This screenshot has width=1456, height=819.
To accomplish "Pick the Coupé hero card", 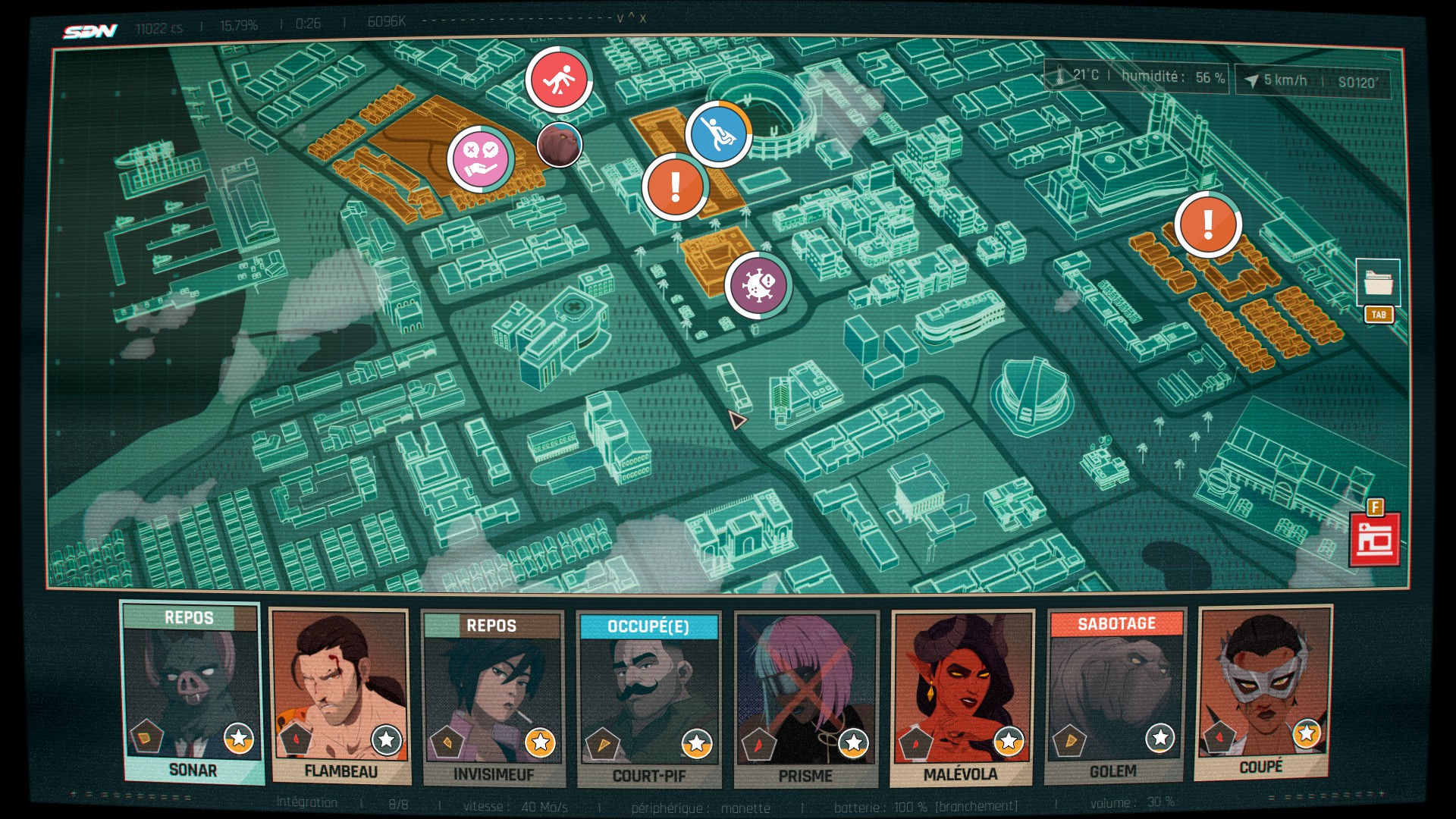I will point(1263,692).
